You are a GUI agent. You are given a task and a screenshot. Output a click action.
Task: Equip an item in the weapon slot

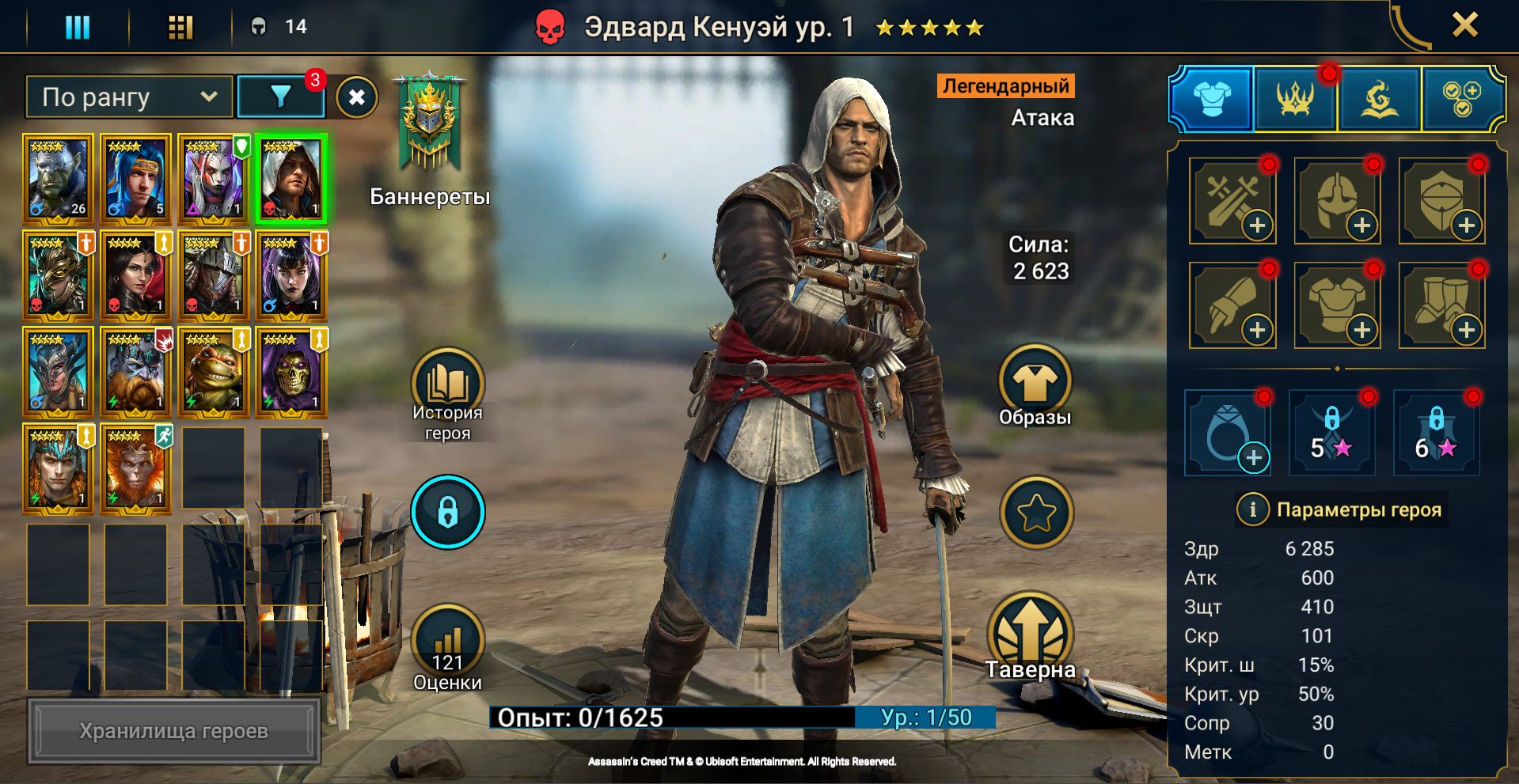coord(1232,199)
